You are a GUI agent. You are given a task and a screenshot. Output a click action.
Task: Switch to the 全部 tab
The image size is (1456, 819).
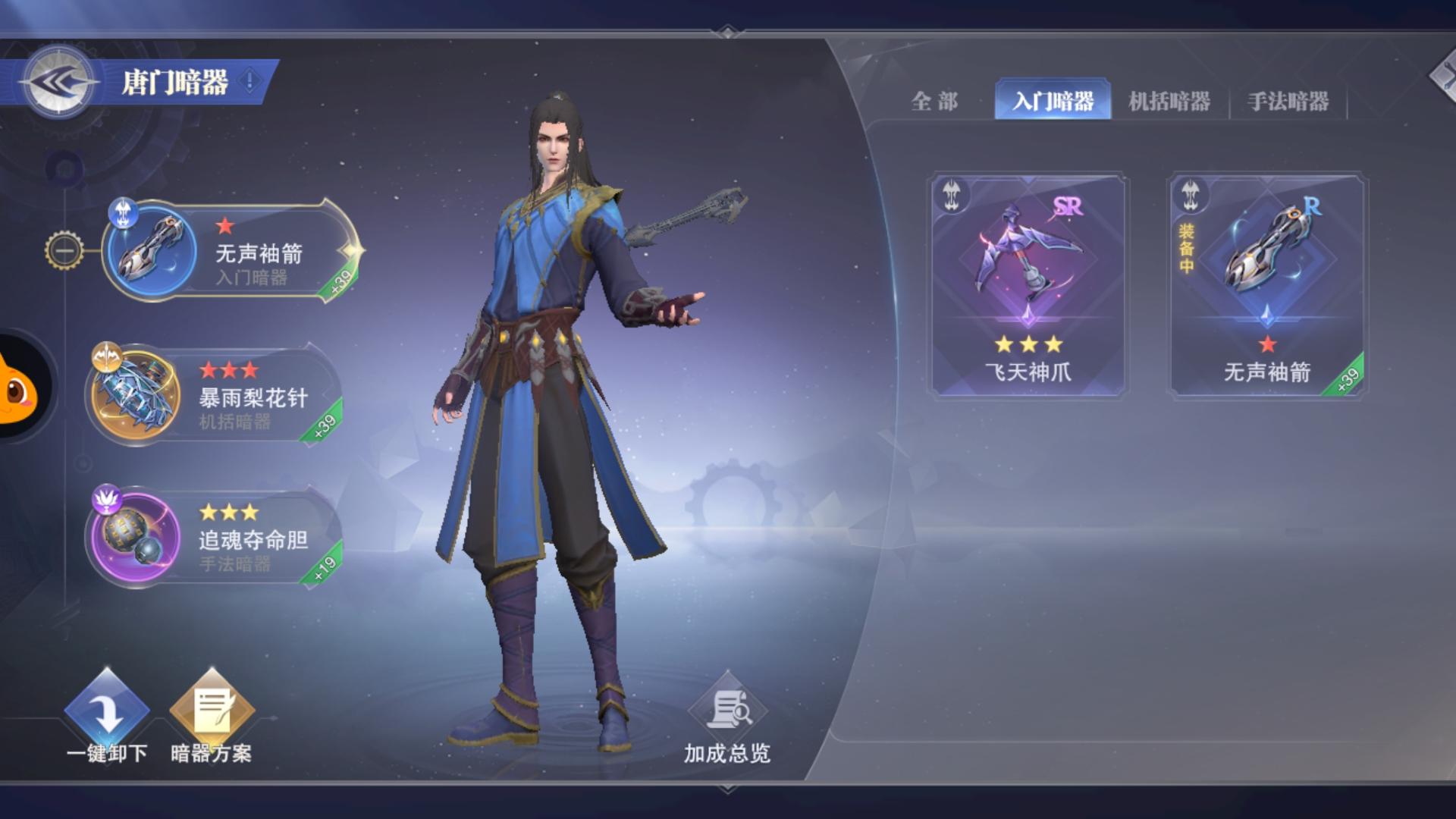tap(936, 101)
